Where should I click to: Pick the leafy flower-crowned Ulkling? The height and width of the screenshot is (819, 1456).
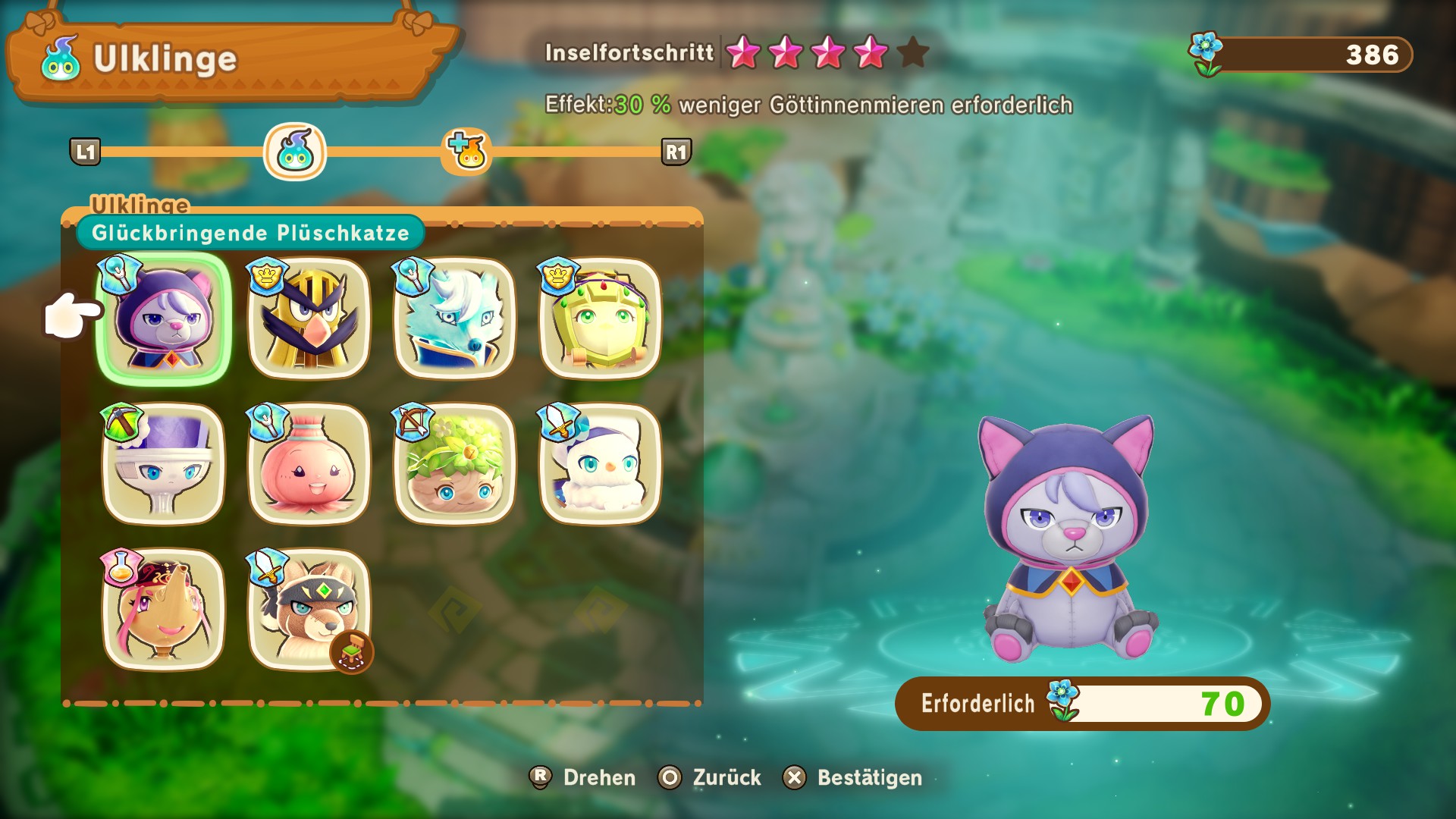[454, 464]
